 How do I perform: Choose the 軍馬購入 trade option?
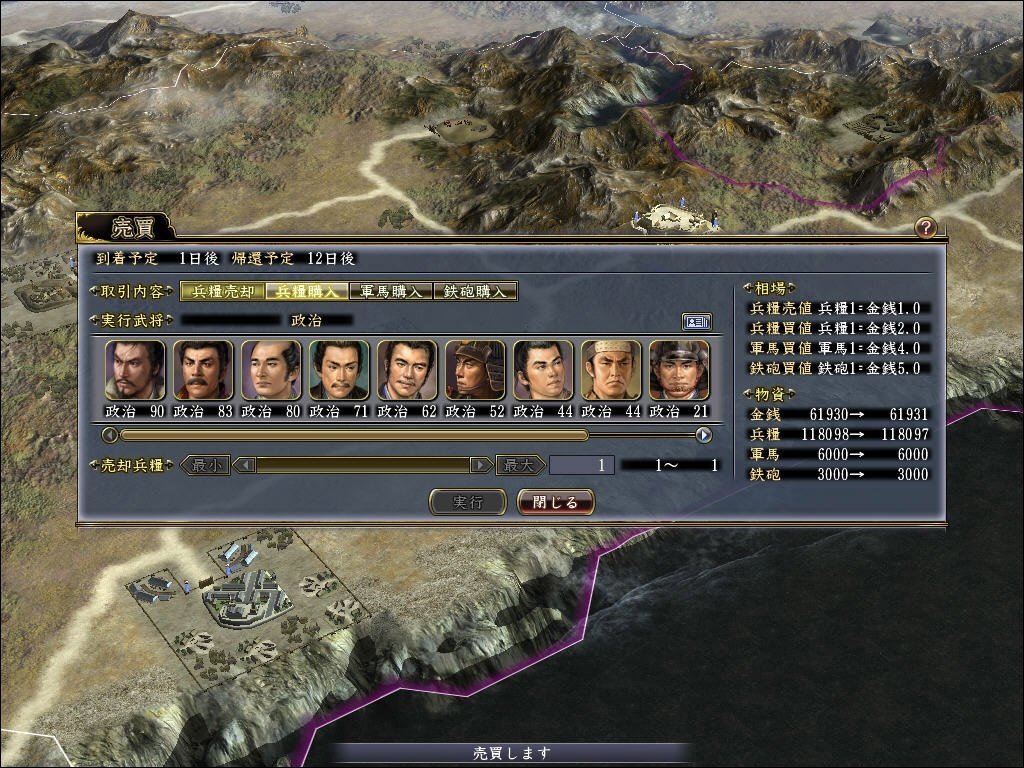coord(391,292)
